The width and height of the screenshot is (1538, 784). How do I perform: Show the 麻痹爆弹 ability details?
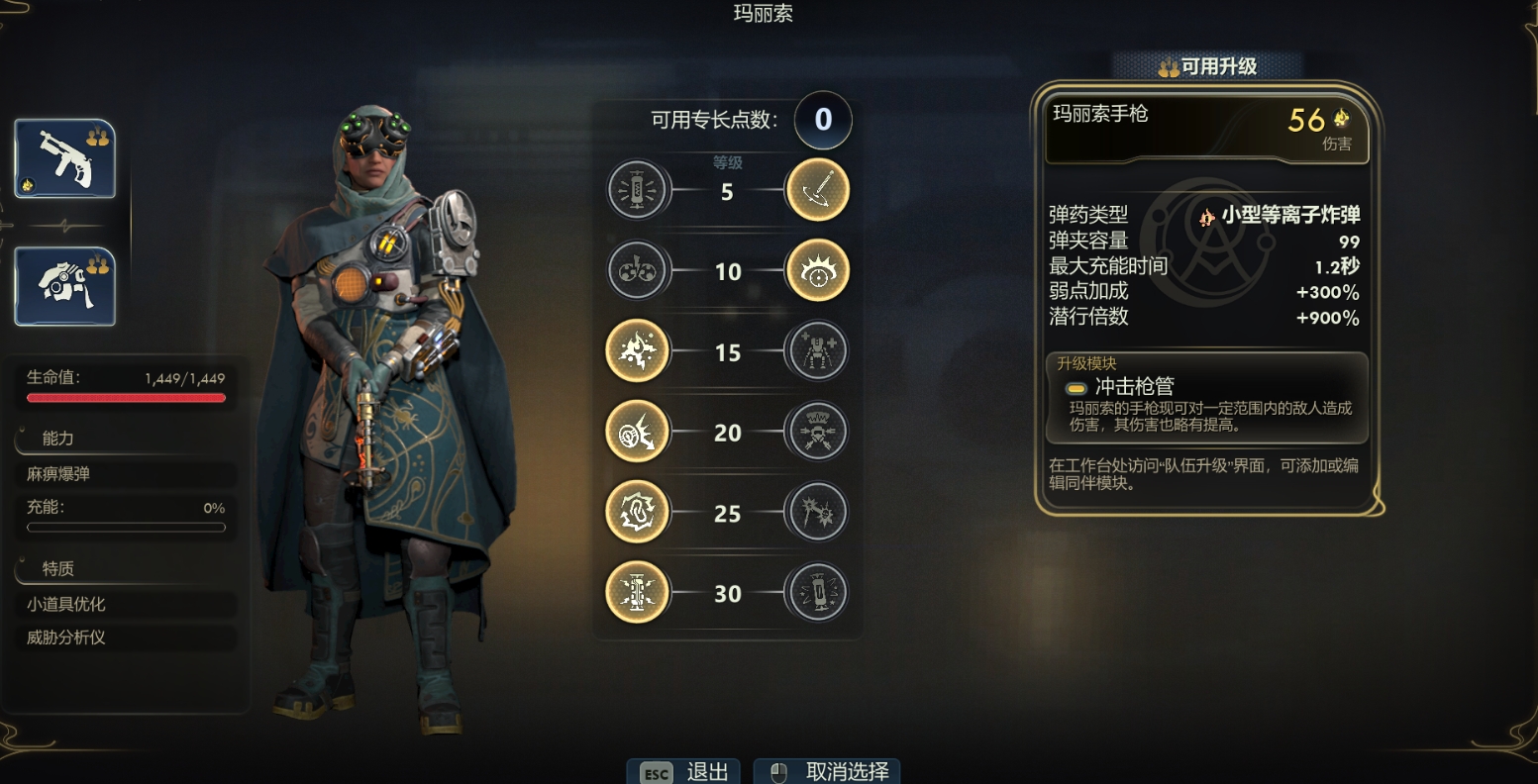coord(127,474)
